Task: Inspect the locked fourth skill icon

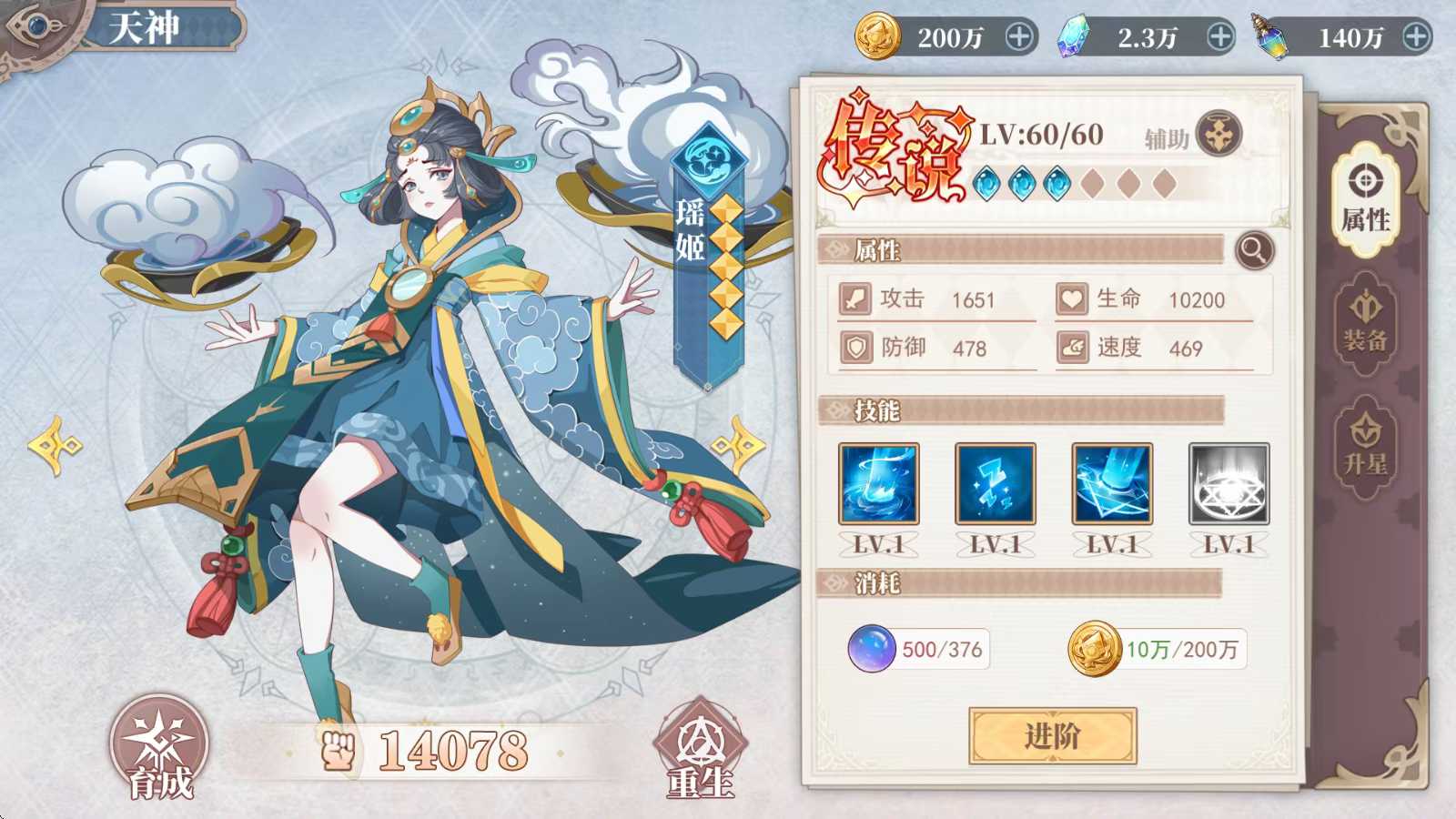Action: pos(1228,485)
